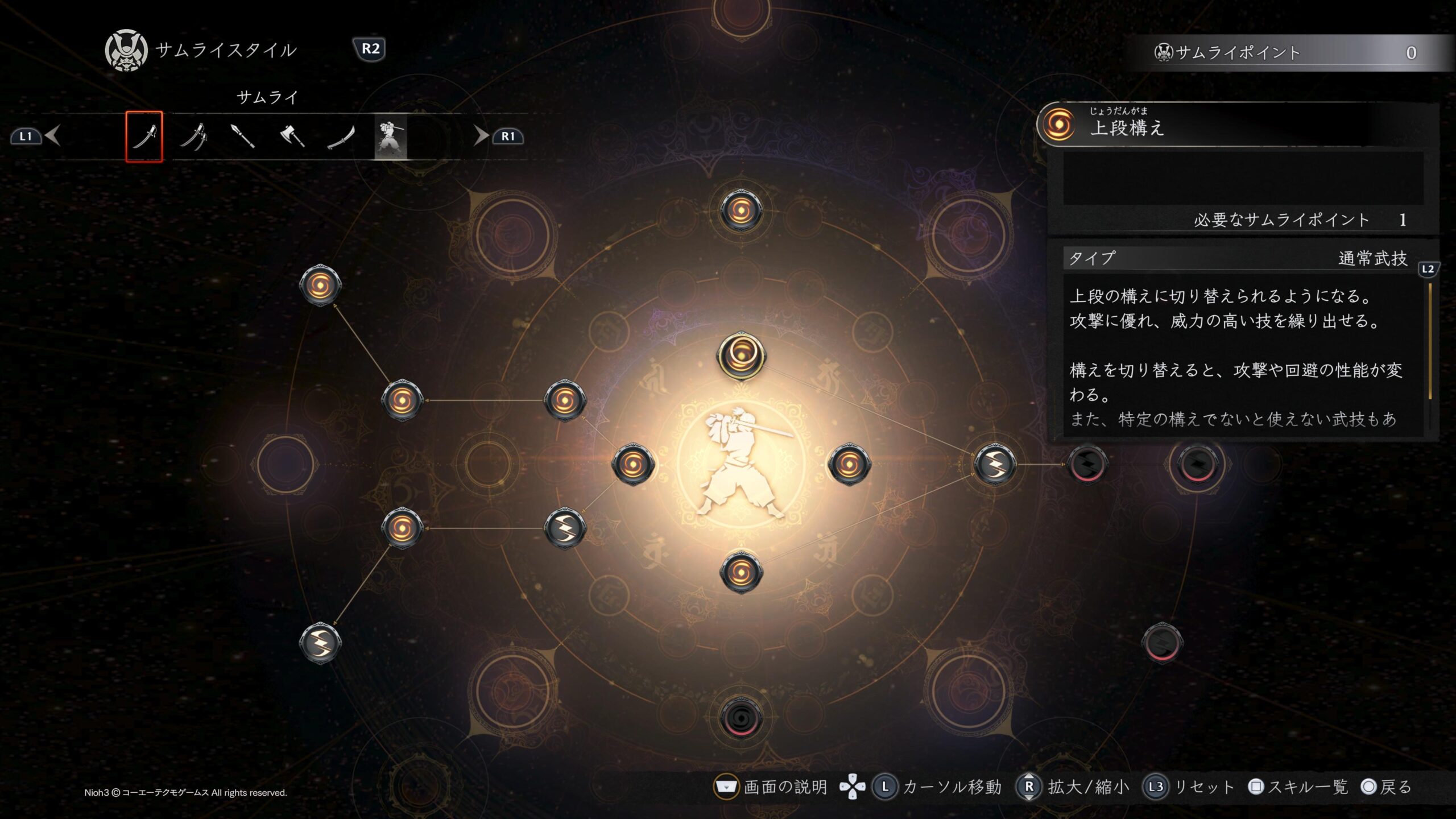Click the right arrow beside the weapon tabs
This screenshot has width=1456, height=819.
coord(481,136)
